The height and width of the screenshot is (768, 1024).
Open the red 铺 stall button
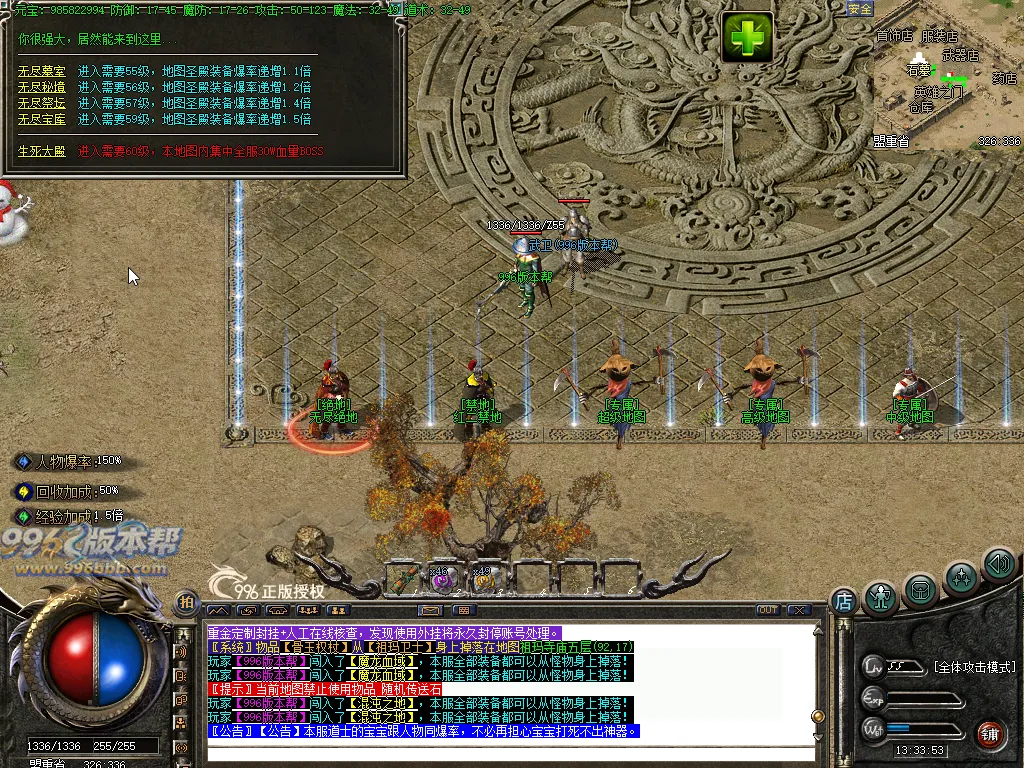click(x=990, y=732)
